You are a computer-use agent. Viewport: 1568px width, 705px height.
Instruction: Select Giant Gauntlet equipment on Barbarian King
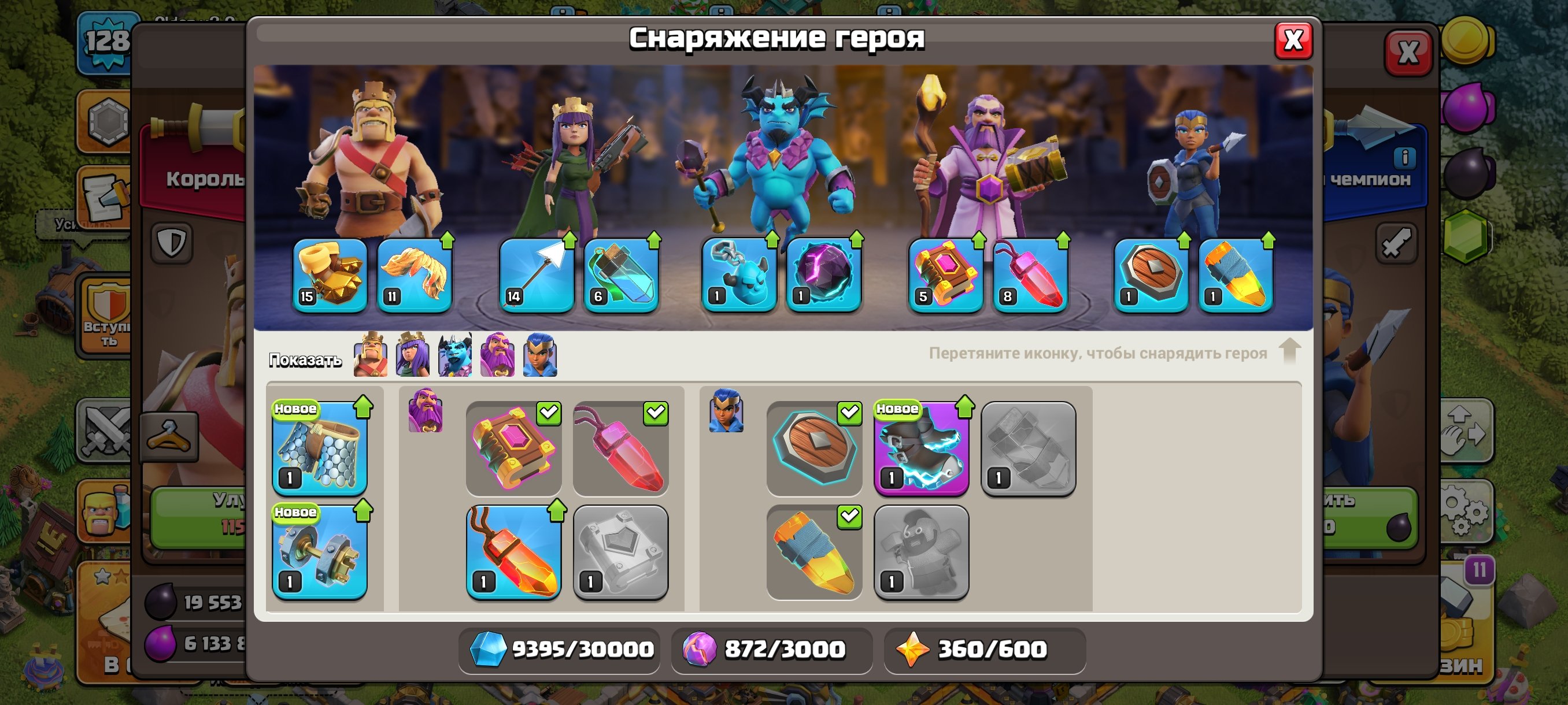coord(332,275)
